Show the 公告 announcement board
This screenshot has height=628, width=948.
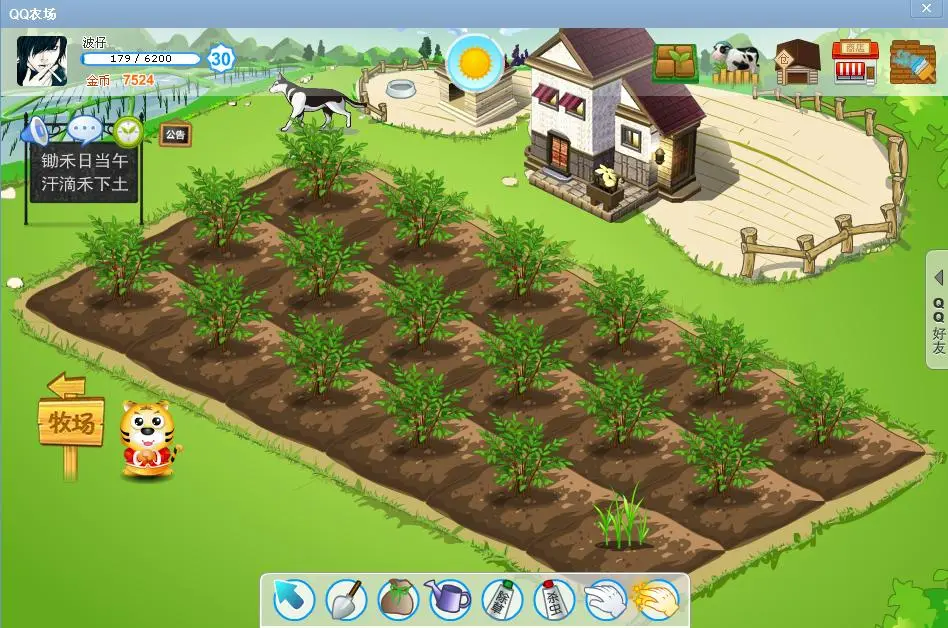click(x=175, y=134)
